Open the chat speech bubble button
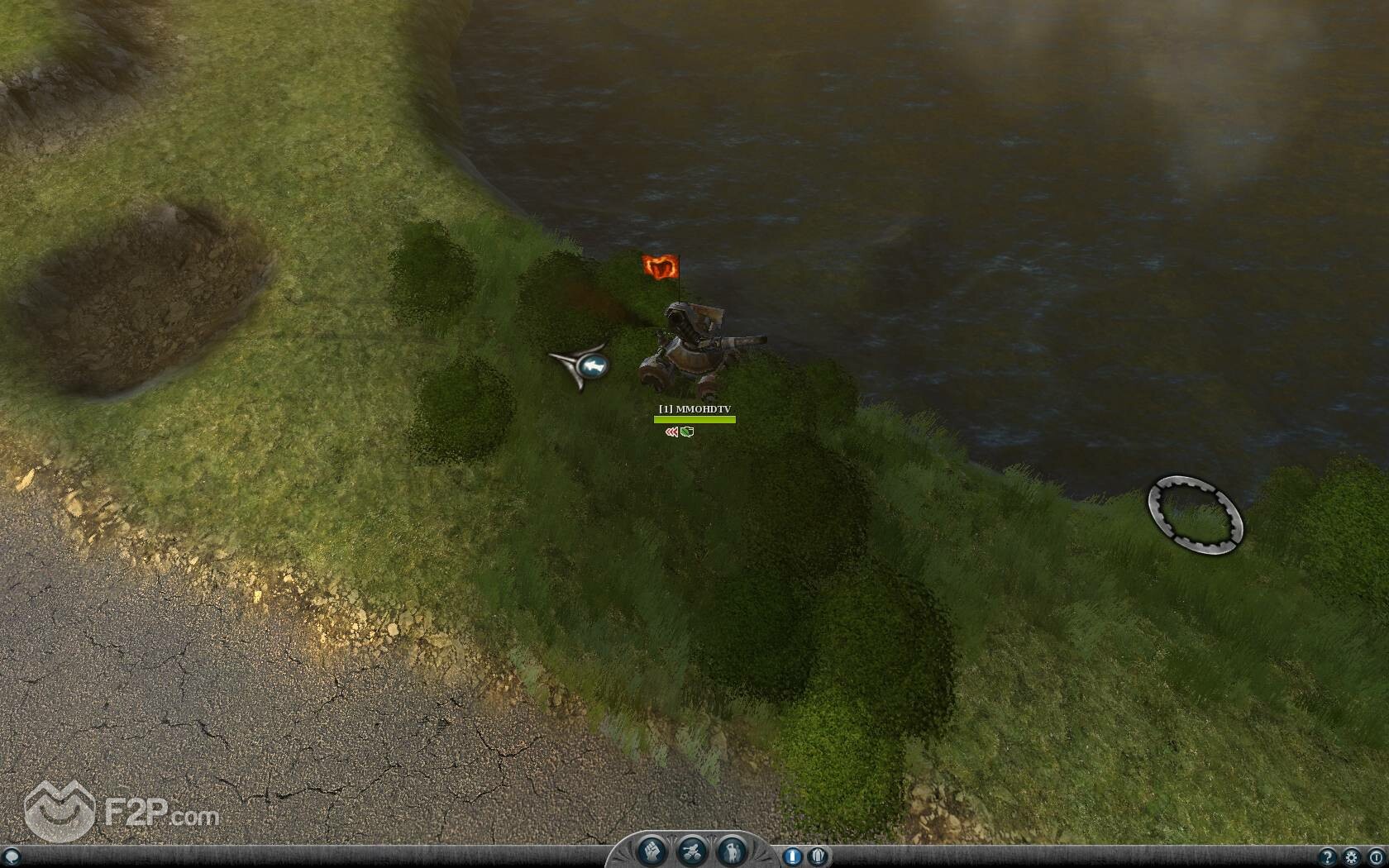Image resolution: width=1389 pixels, height=868 pixels. 10,856
